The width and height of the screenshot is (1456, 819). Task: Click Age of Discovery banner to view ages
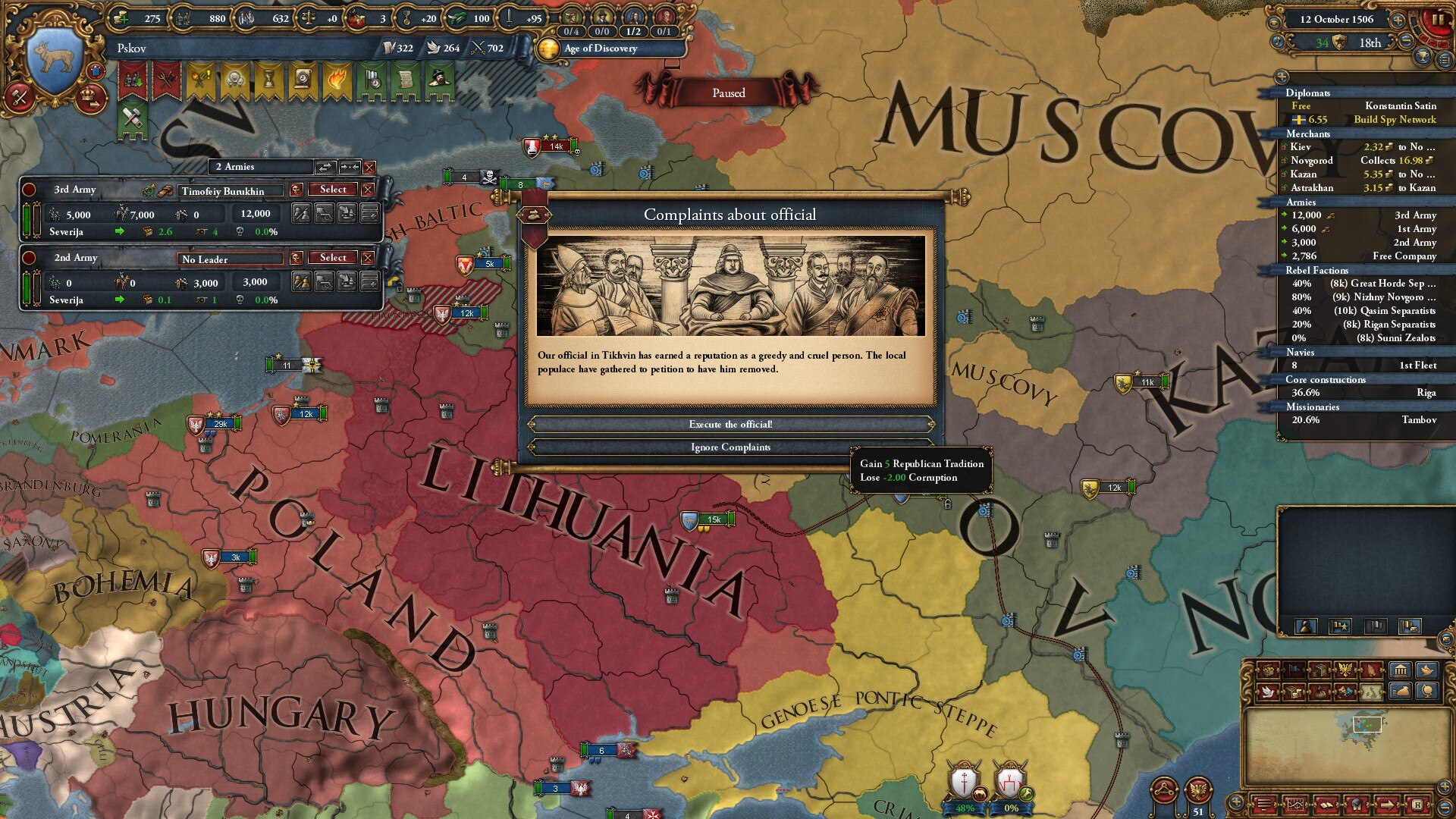(x=599, y=49)
